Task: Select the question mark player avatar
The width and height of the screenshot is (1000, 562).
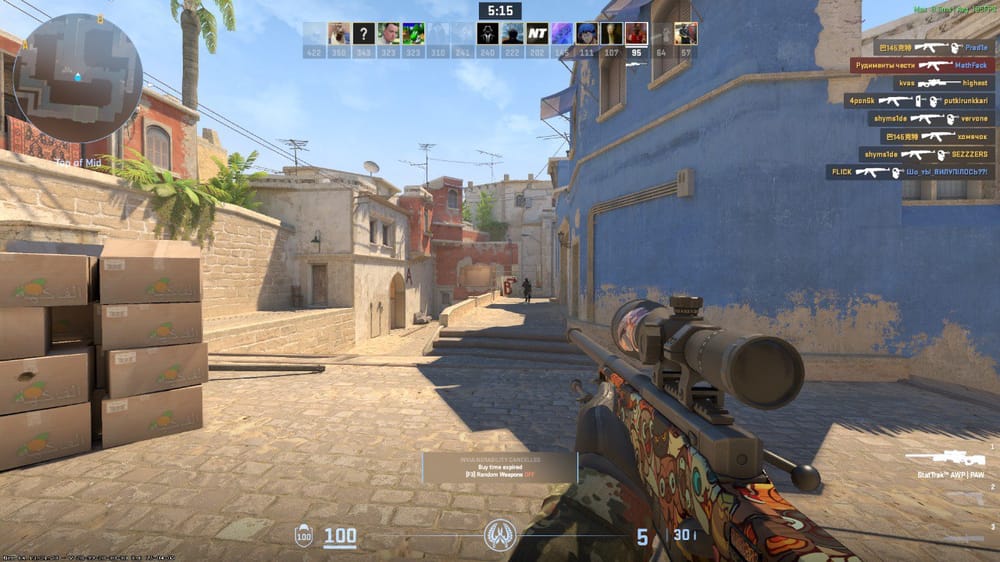Action: click(x=364, y=34)
